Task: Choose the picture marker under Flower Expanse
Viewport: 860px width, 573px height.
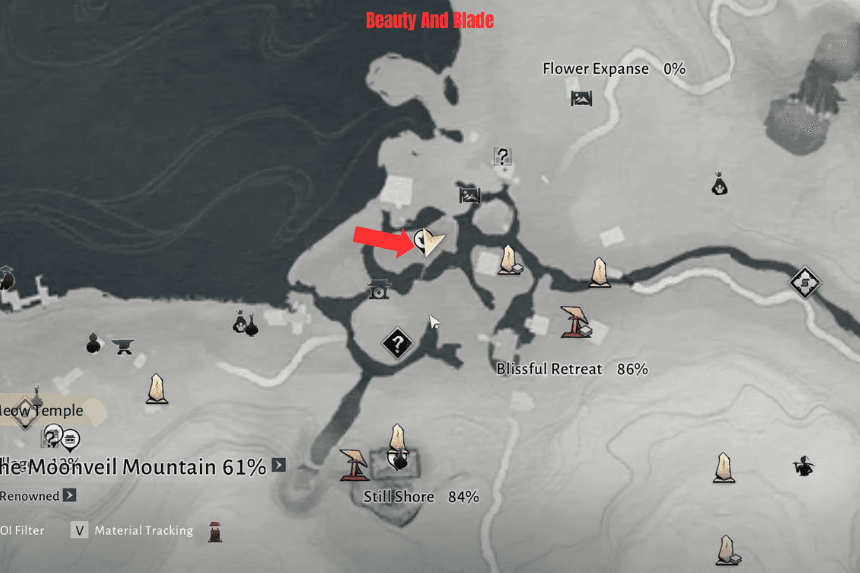Action: [581, 98]
